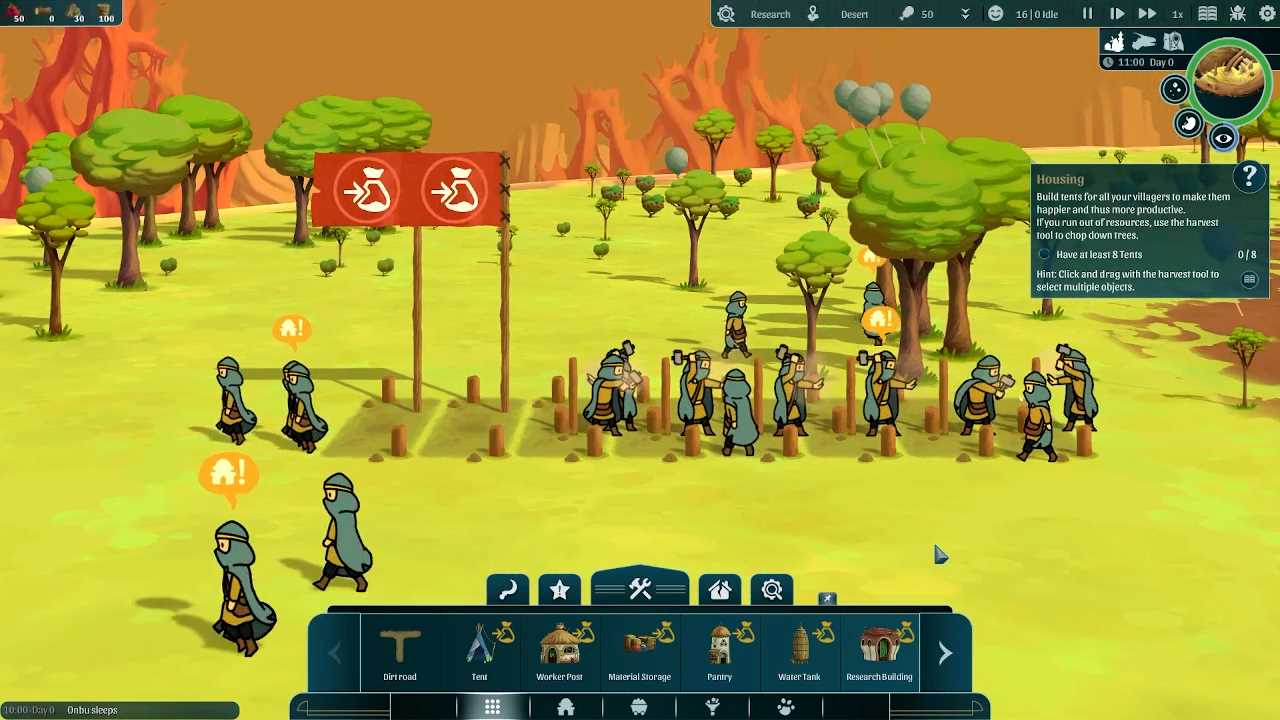Choose Dirt road from the build bar
1280x720 pixels.
(400, 652)
